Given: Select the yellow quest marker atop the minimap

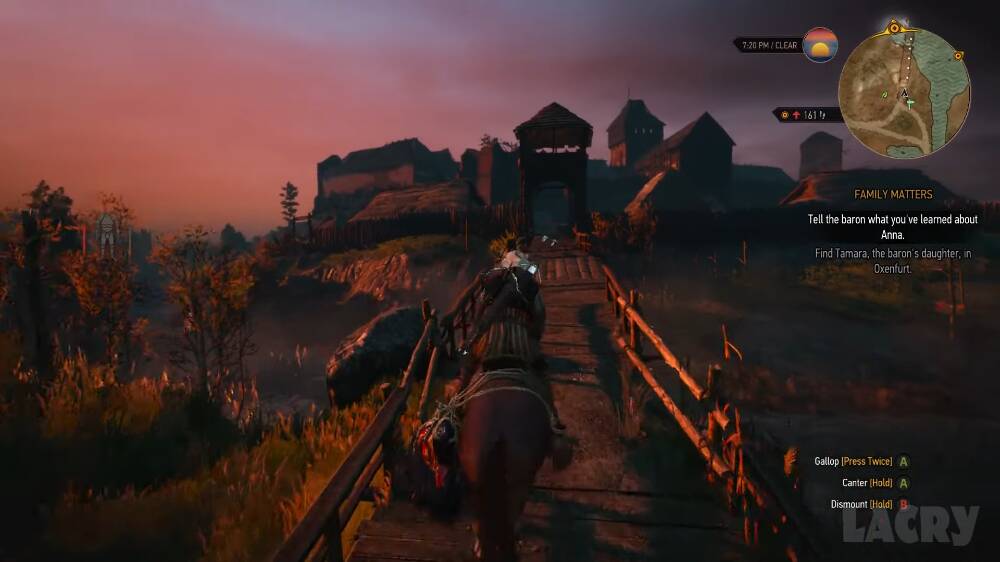Looking at the screenshot, I should (x=894, y=29).
